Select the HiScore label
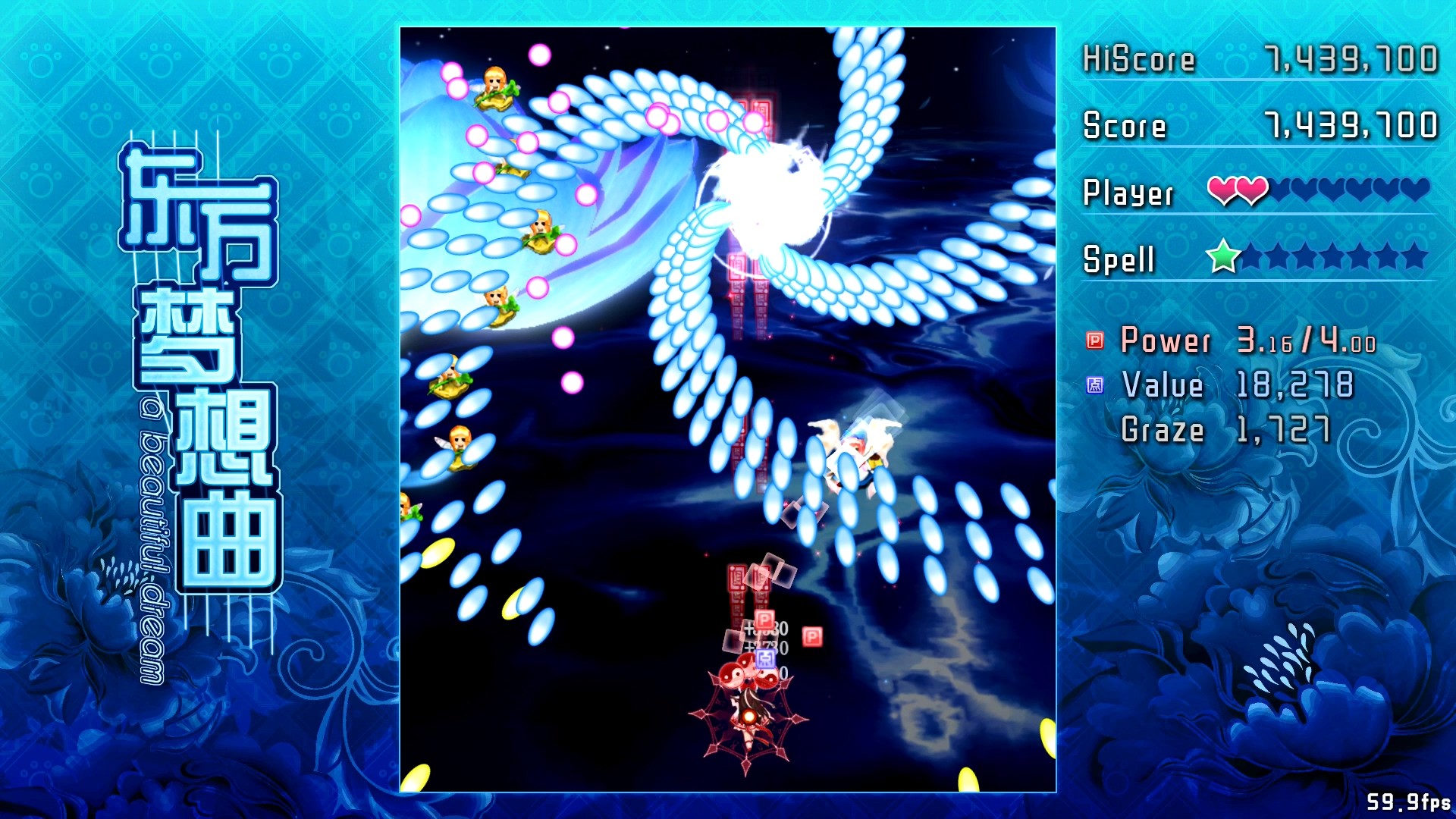The width and height of the screenshot is (1456, 819). pyautogui.click(x=1137, y=59)
